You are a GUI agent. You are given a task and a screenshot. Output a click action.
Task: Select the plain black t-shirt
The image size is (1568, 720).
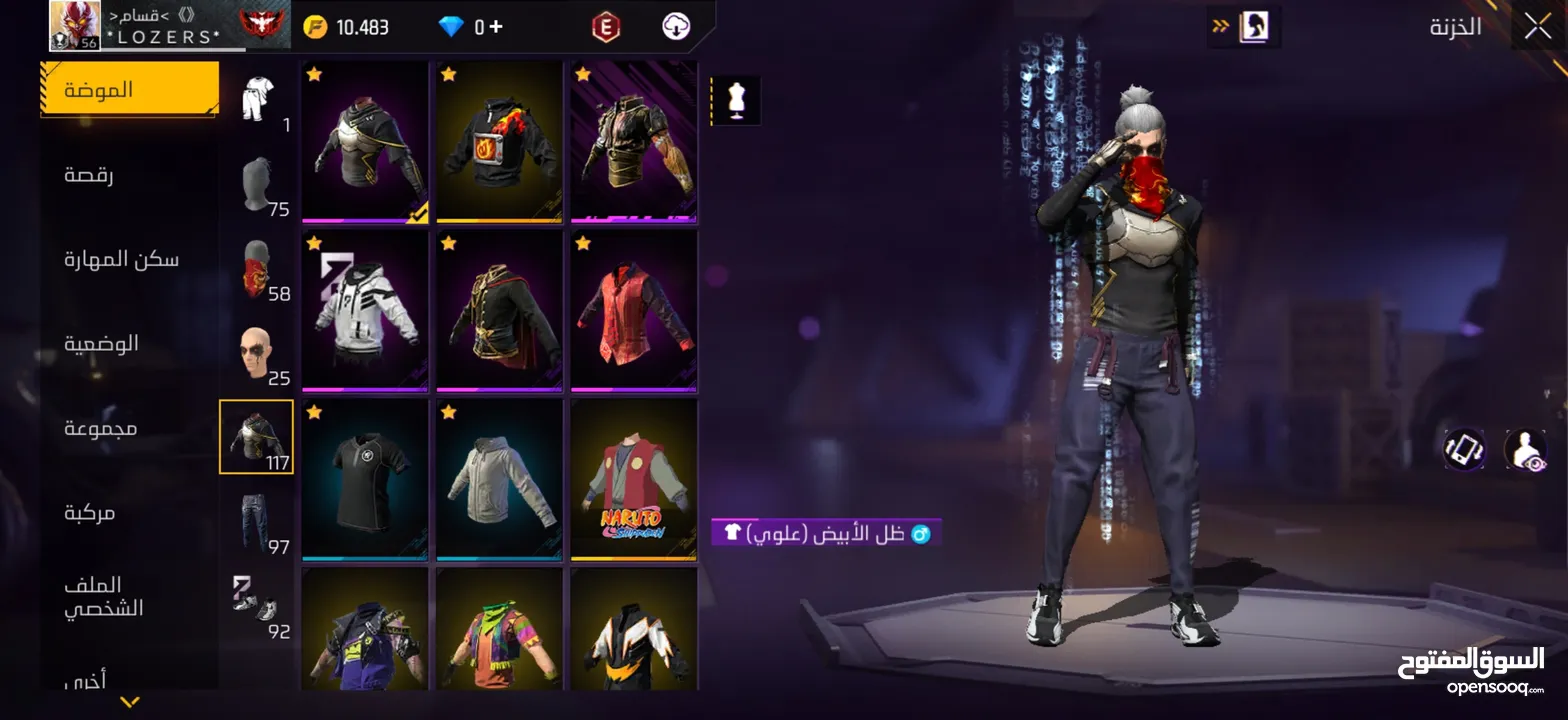366,479
